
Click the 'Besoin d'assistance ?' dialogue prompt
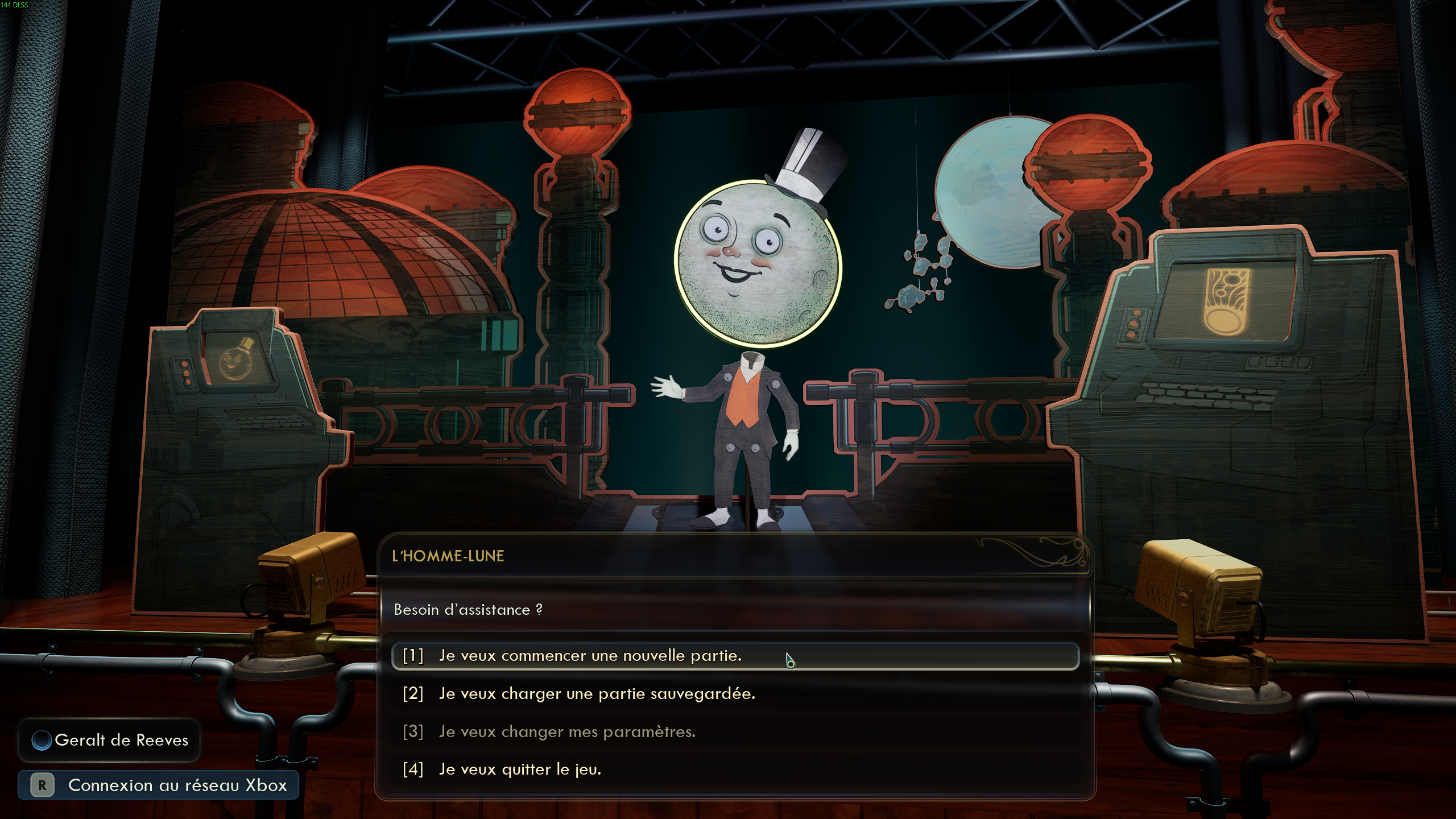click(x=468, y=609)
